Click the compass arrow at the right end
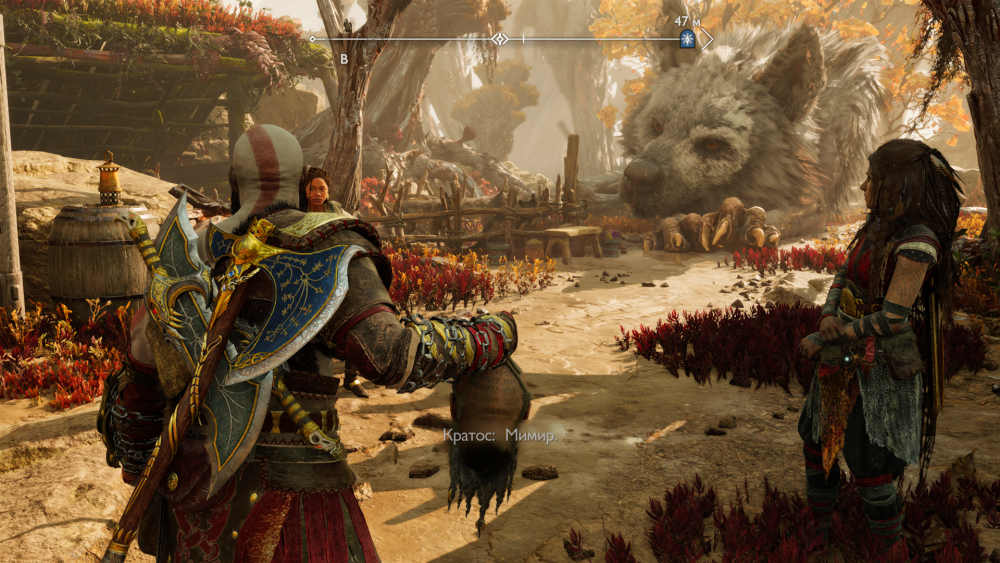This screenshot has height=563, width=1000. 707,39
